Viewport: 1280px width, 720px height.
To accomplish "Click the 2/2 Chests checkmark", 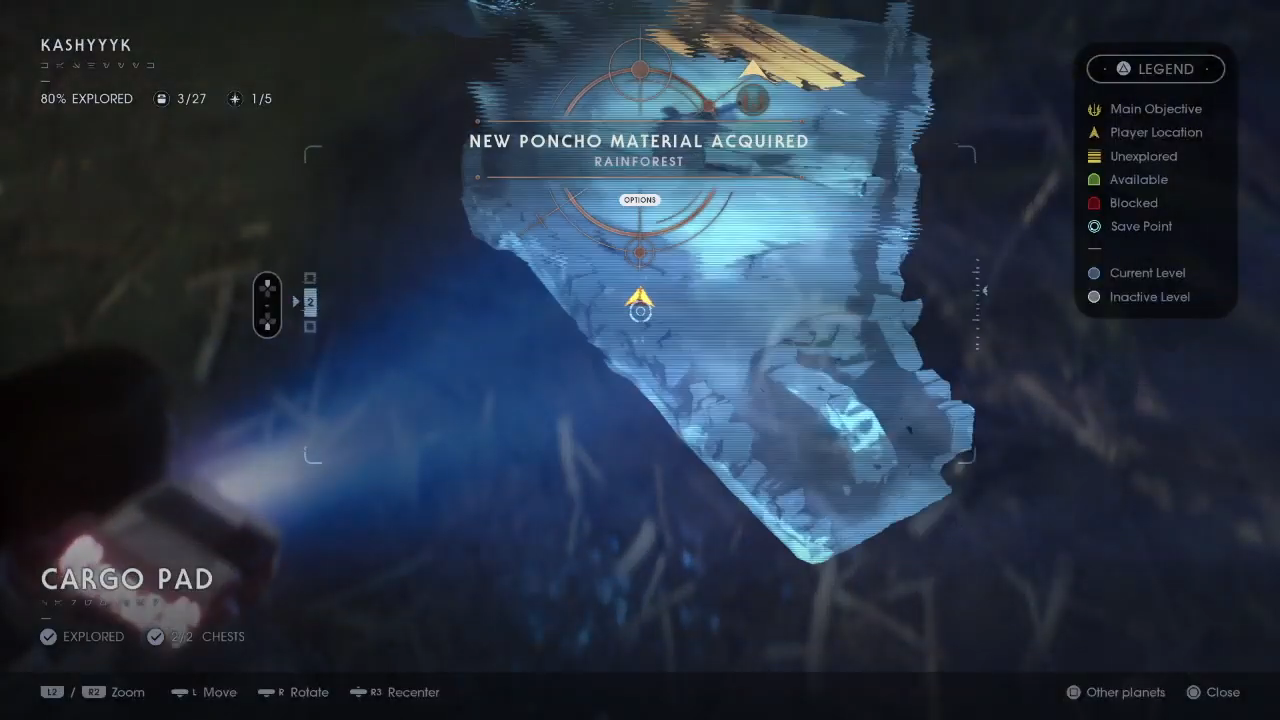I will click(156, 636).
